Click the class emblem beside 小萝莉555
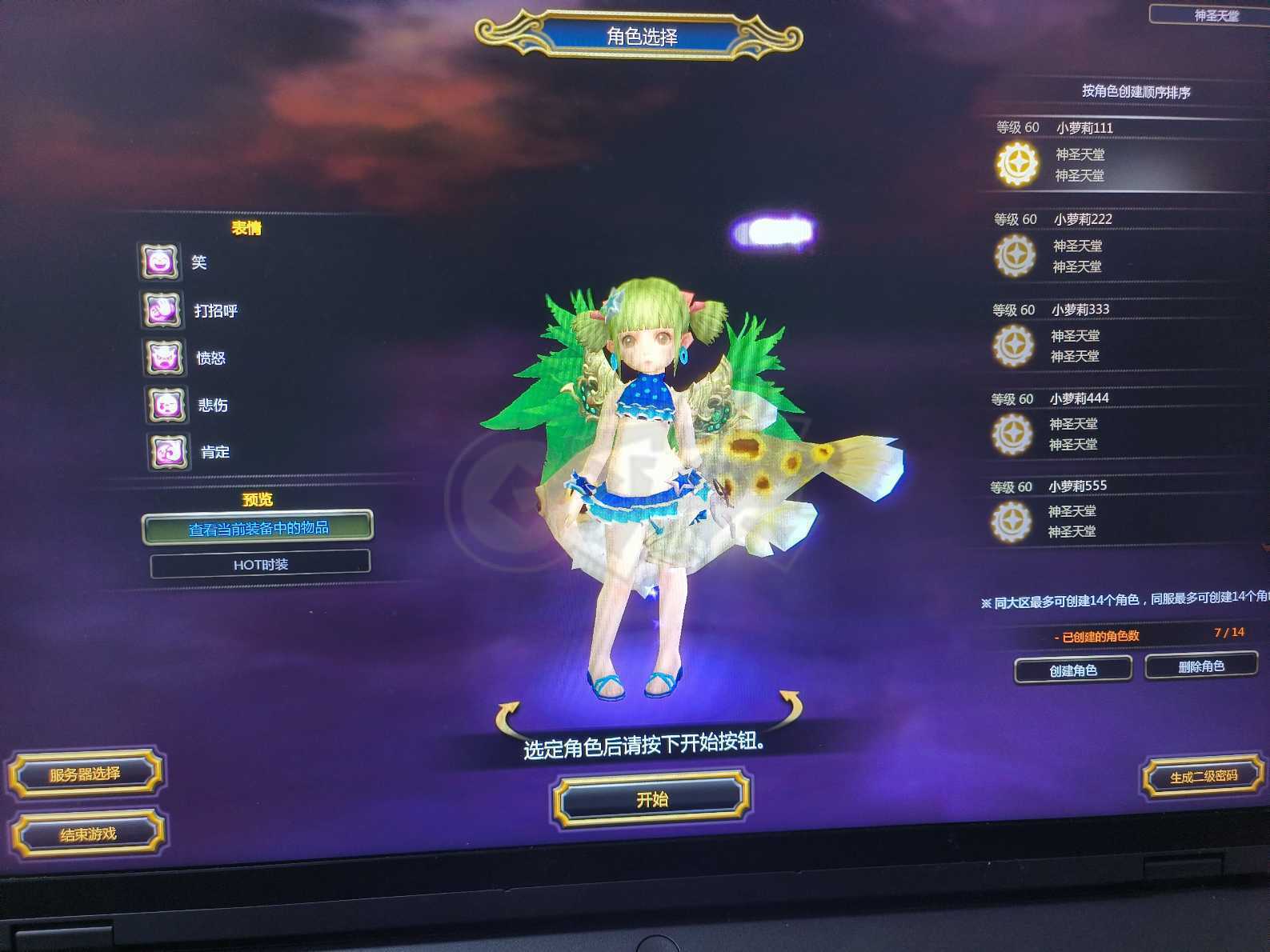The image size is (1270, 952). (1013, 521)
